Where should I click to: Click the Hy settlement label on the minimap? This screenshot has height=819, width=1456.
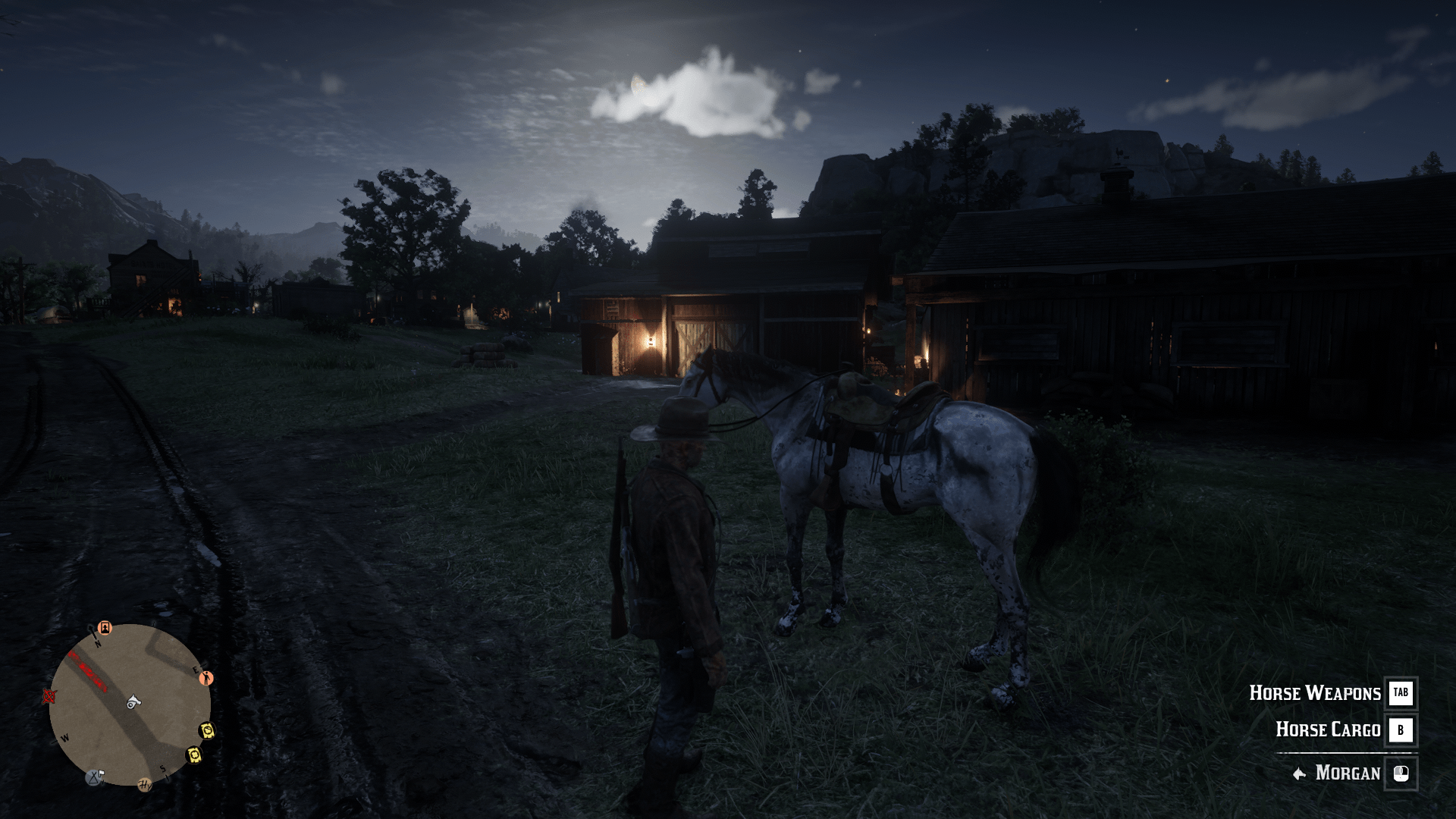[144, 785]
